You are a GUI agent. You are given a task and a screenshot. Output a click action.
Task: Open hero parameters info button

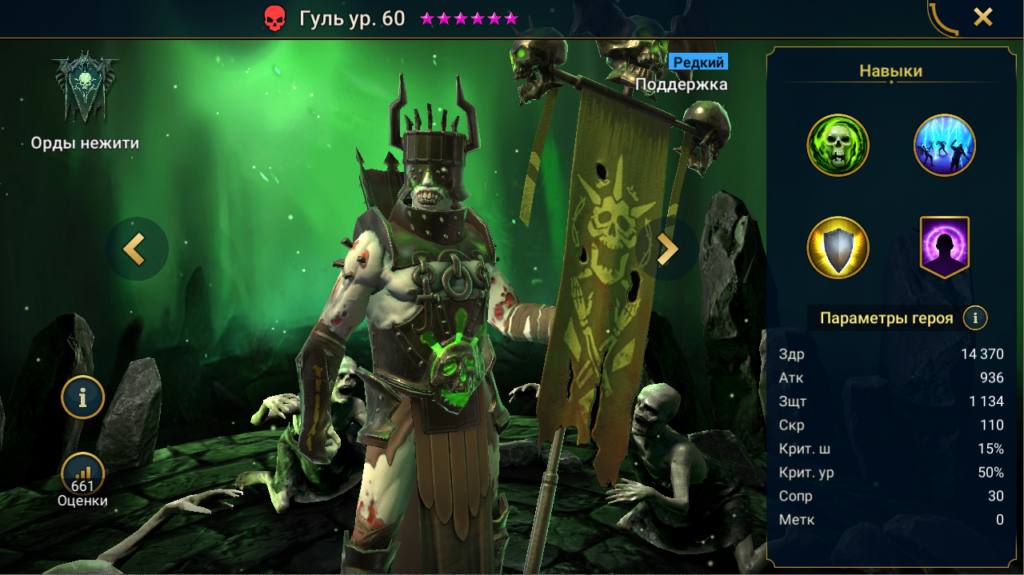(x=975, y=318)
